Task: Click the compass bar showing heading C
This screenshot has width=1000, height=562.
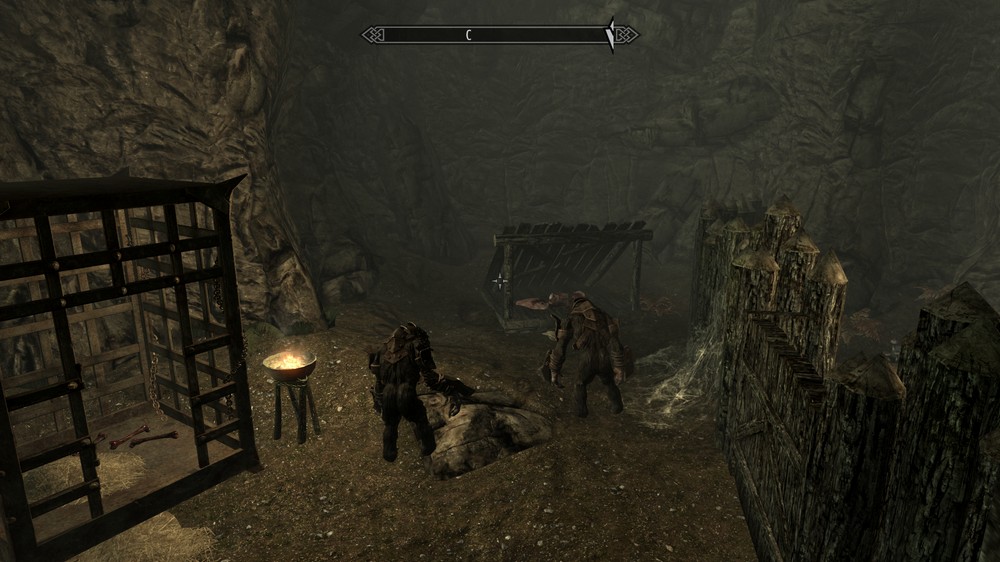Action: [499, 35]
